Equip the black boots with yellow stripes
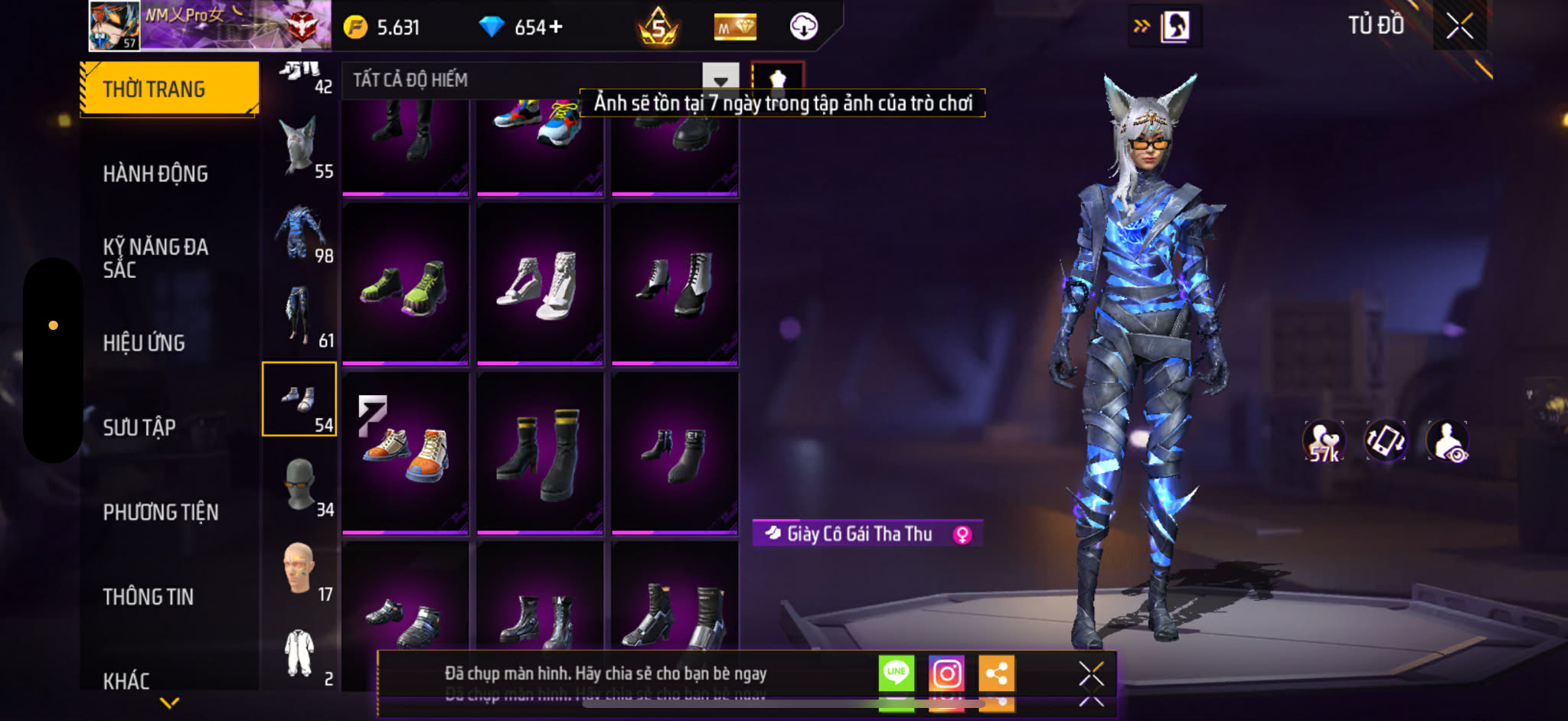1568x721 pixels. click(x=540, y=452)
